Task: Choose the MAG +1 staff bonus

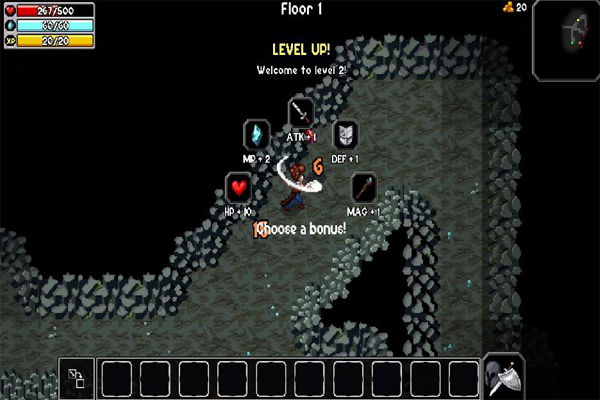Action: pos(364,187)
